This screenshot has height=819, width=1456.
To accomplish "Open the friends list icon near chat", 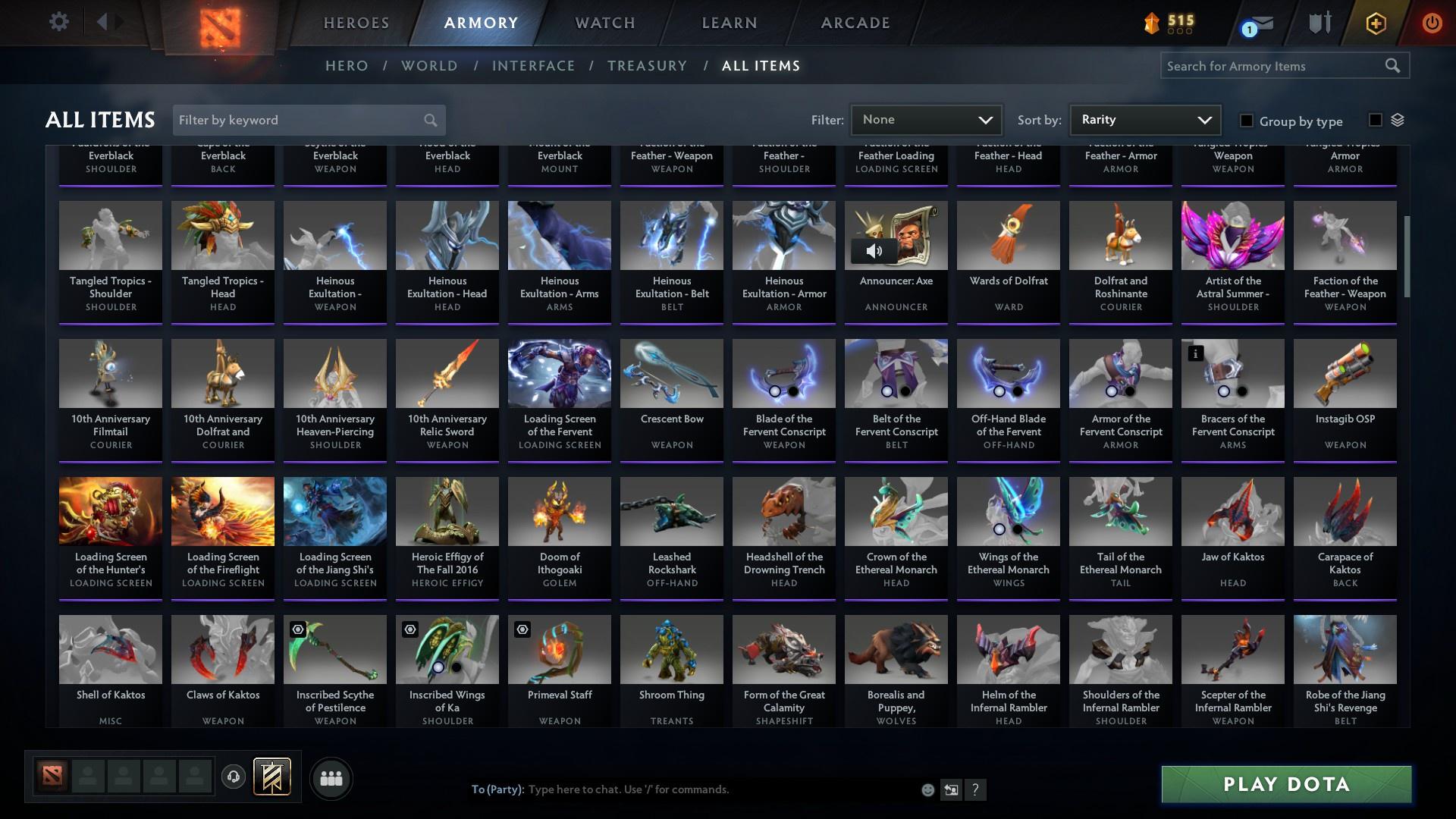I will (330, 778).
